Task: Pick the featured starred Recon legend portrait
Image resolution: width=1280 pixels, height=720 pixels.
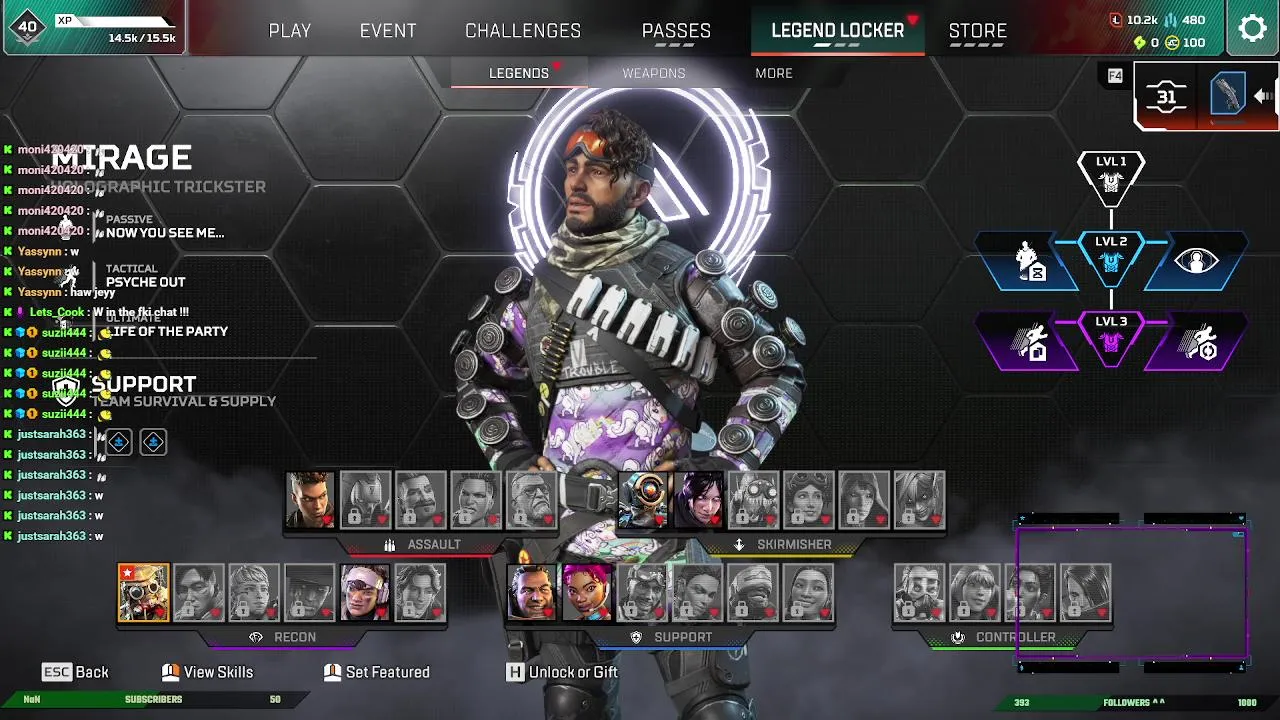Action: coord(144,593)
